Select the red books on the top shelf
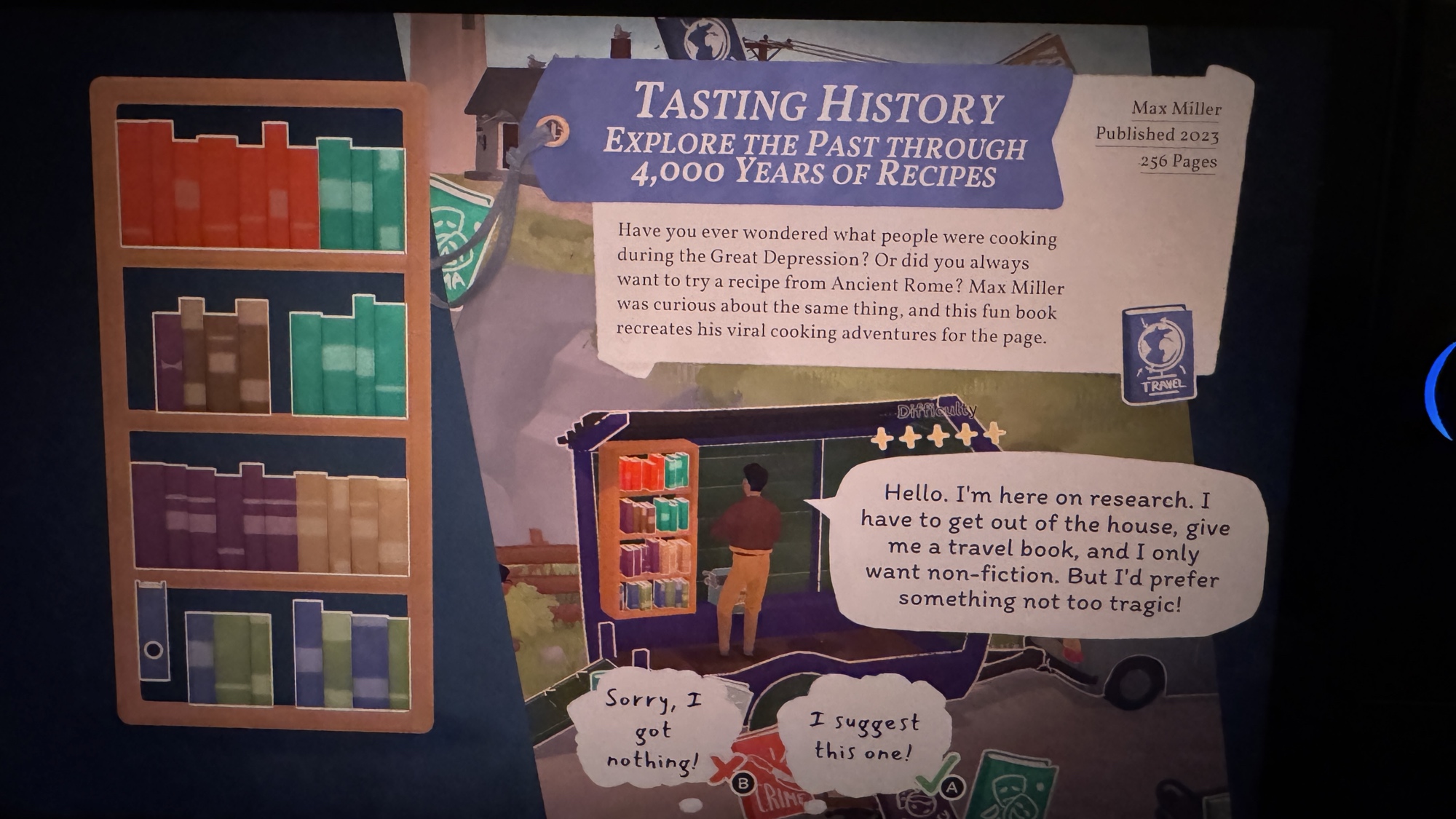This screenshot has width=1456, height=819. tap(217, 189)
